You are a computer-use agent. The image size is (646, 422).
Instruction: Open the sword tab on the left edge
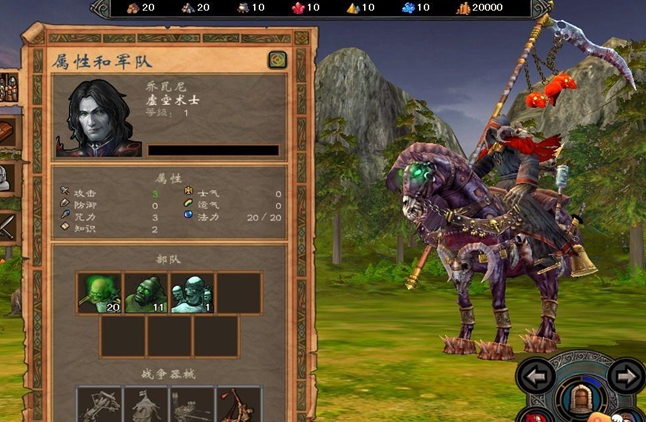pyautogui.click(x=7, y=227)
